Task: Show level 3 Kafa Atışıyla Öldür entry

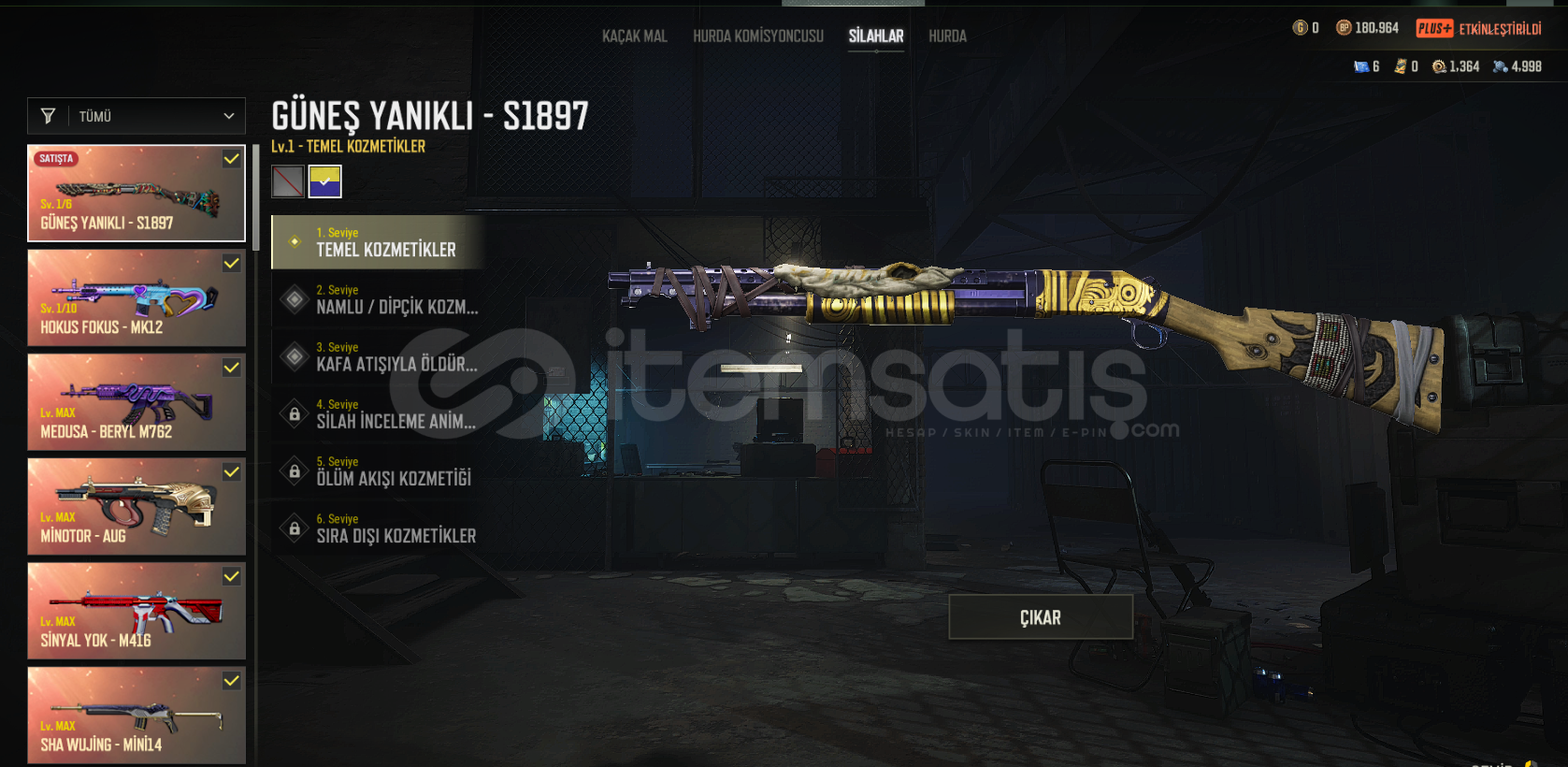Action: (x=378, y=356)
